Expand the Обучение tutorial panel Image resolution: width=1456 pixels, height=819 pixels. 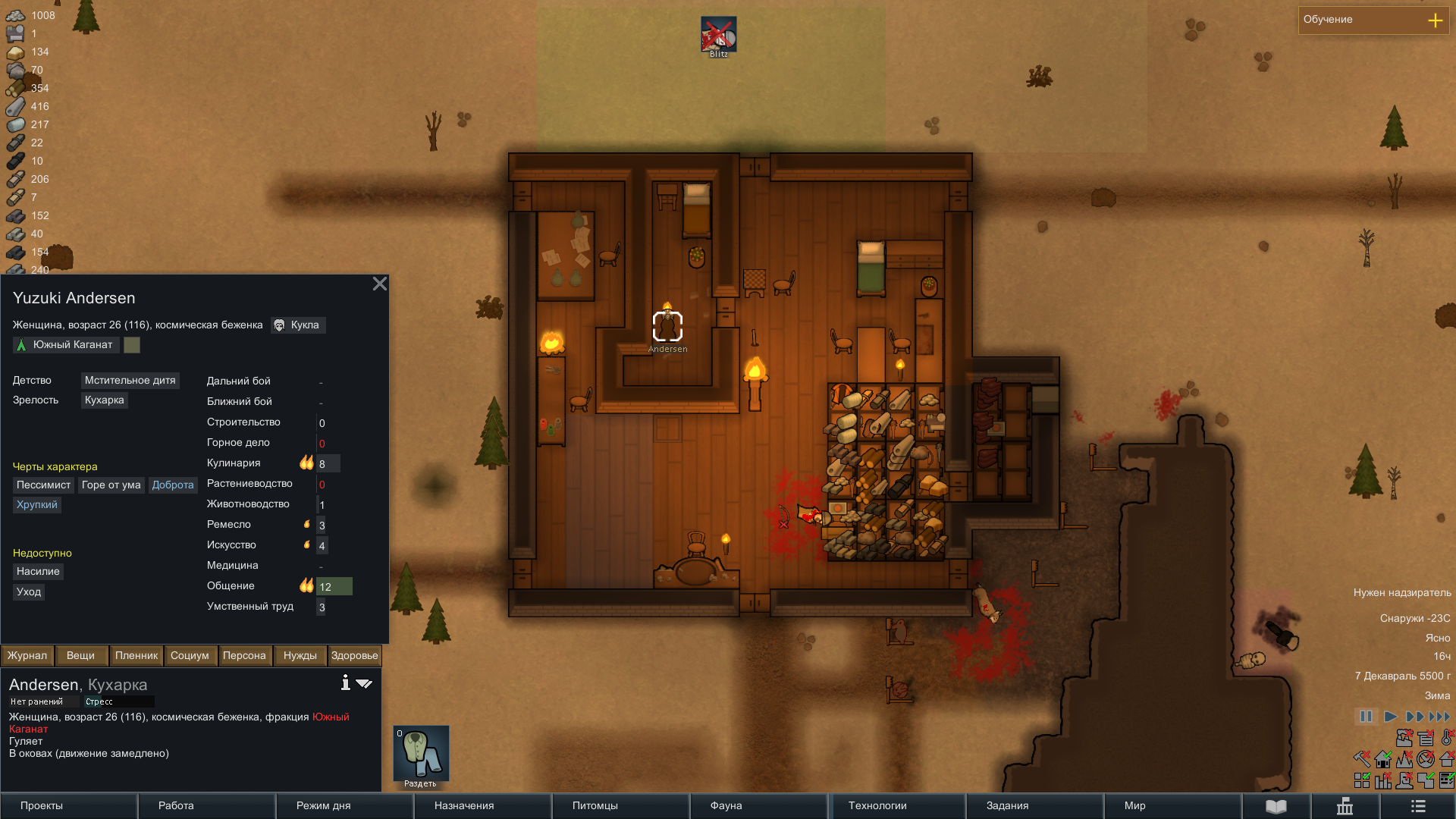(x=1435, y=20)
